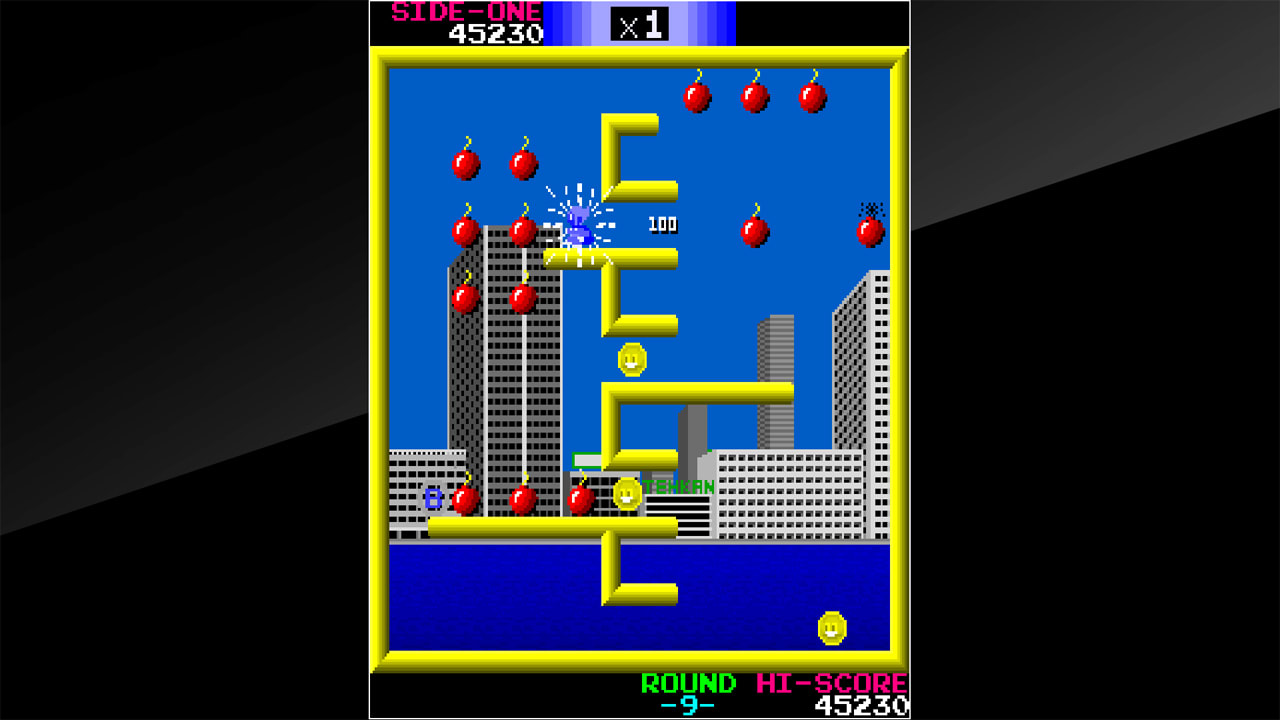This screenshot has height=720, width=1280.
Task: Click the green TEHKAN billboard text
Action: (679, 485)
